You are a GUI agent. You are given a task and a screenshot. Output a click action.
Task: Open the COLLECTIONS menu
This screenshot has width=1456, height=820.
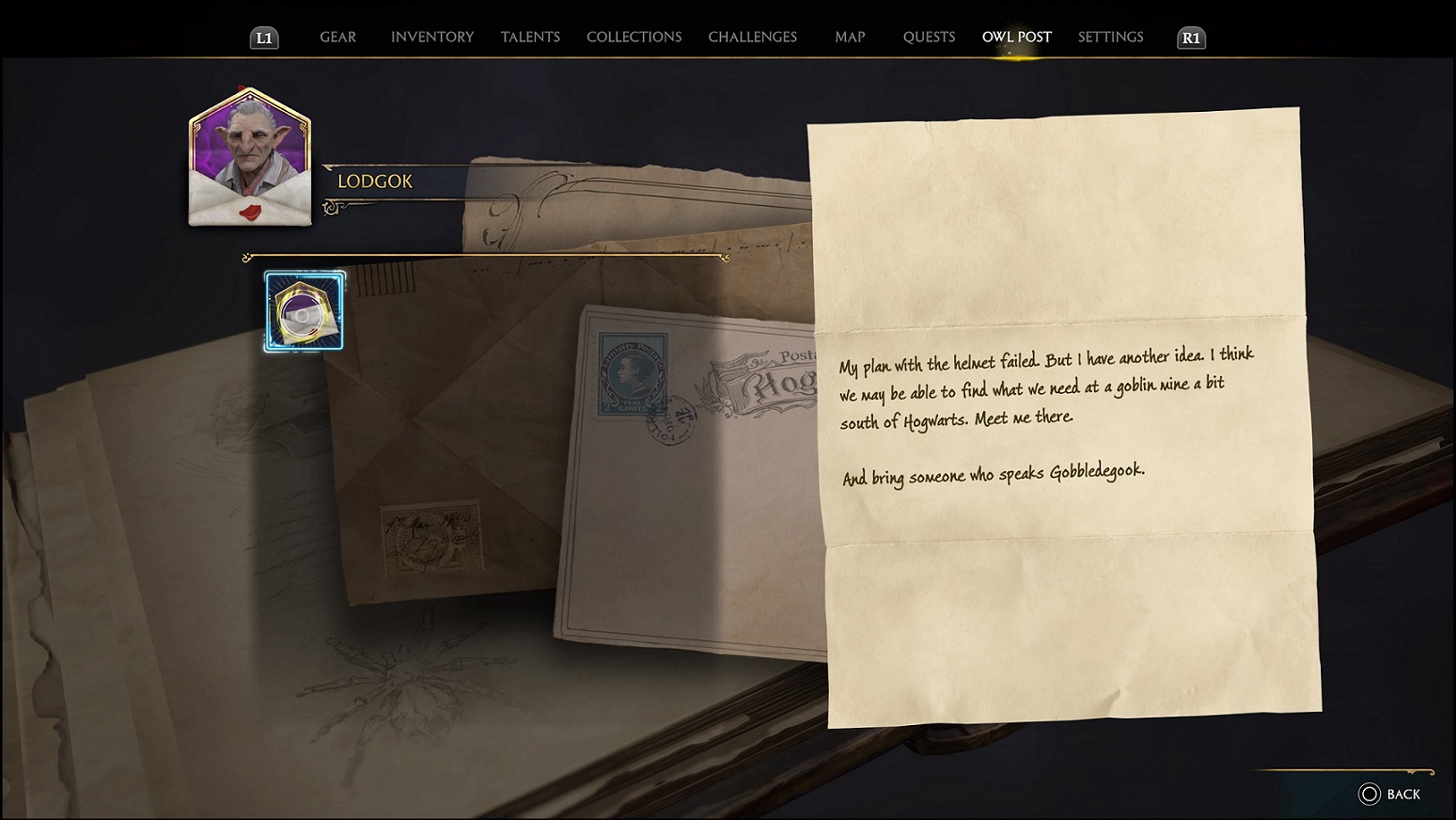(634, 37)
